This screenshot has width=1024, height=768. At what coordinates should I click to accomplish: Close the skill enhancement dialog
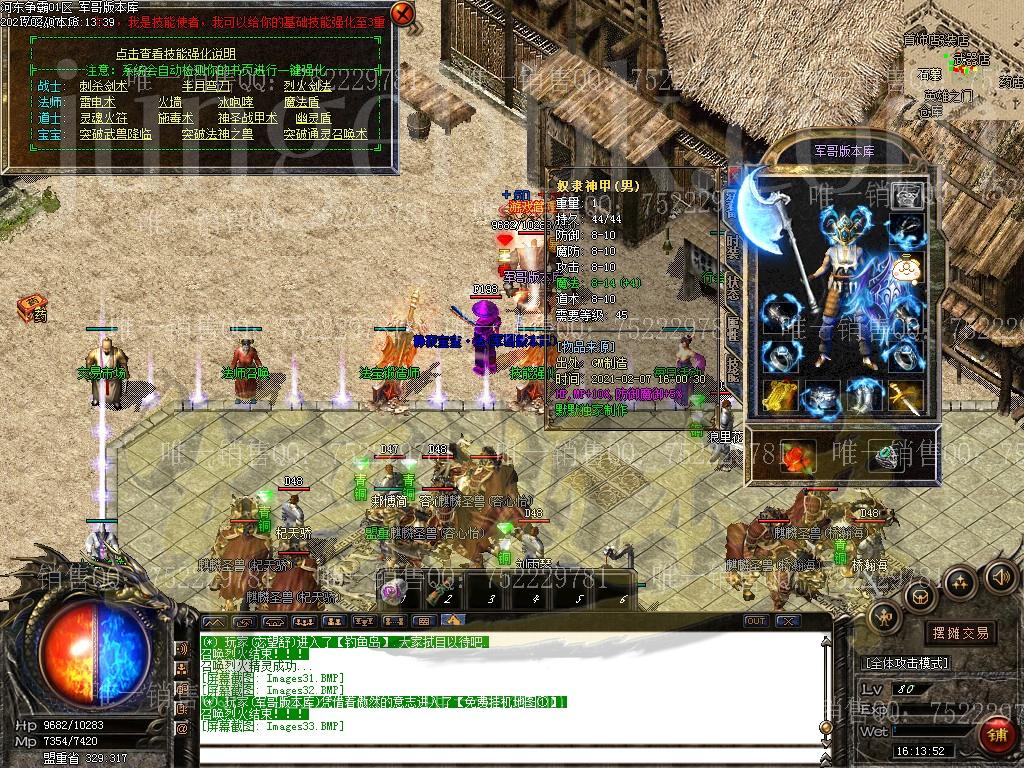(402, 14)
